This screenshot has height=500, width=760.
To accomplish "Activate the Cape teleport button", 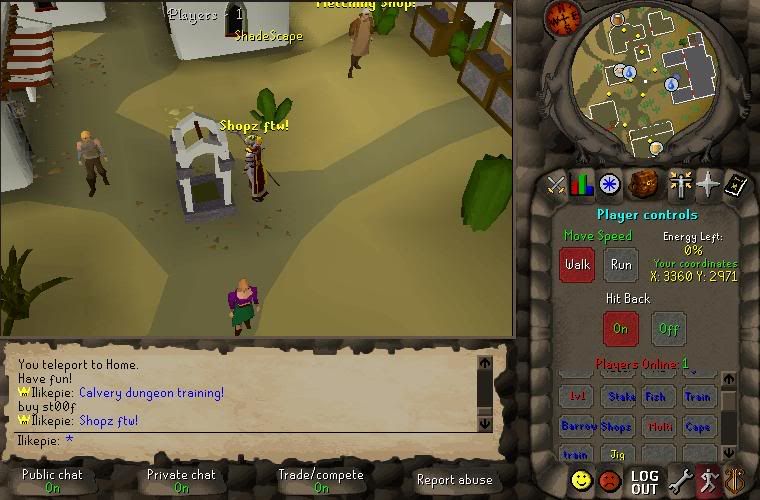I will point(698,426).
